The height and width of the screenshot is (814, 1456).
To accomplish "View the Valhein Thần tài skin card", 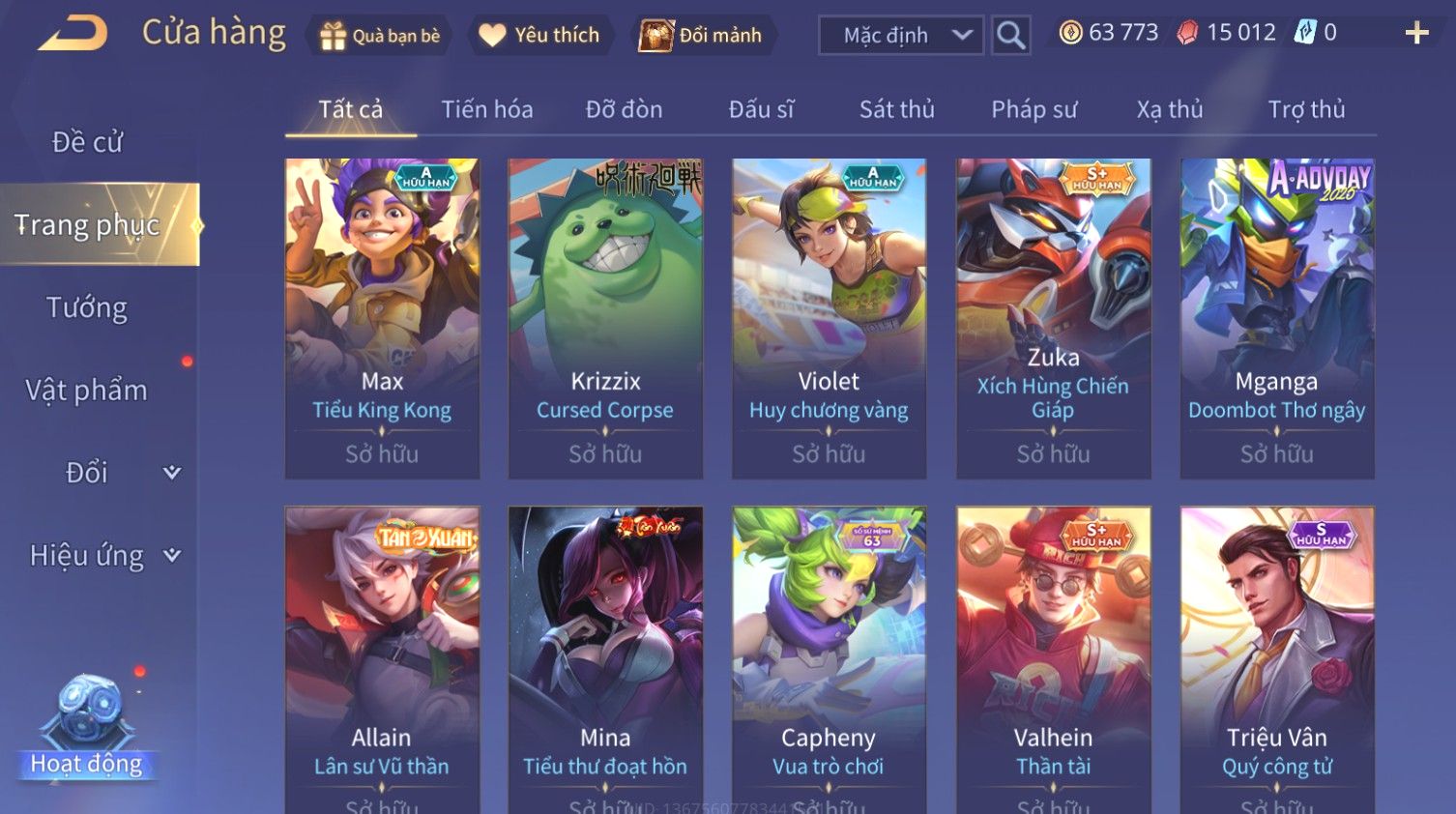I will point(1053,657).
